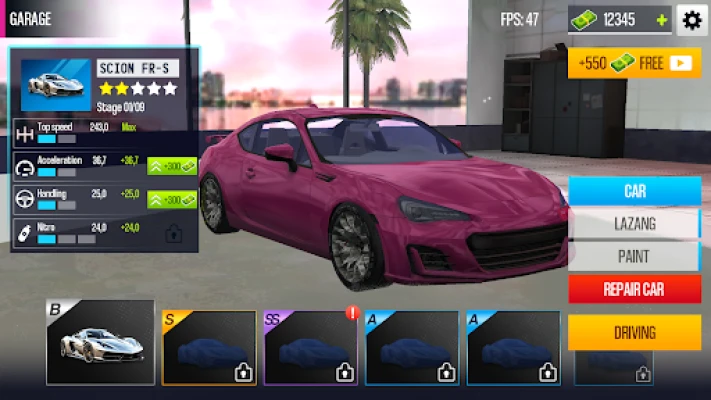Claim the +550 free cash video reward
Image resolution: width=711 pixels, height=400 pixels.
pos(634,63)
